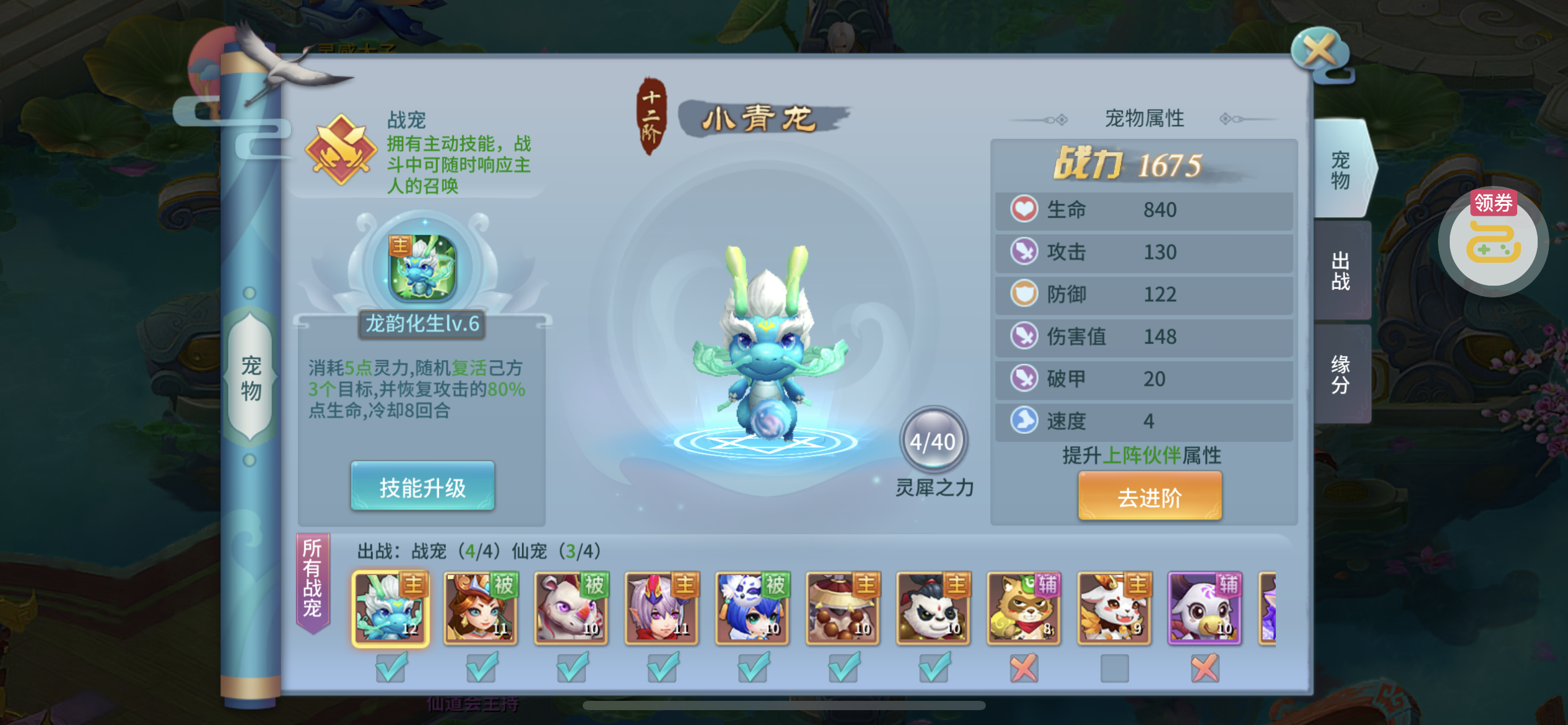Image resolution: width=1568 pixels, height=725 pixels.
Task: Switch to the 出战 tab
Action: point(1341,271)
